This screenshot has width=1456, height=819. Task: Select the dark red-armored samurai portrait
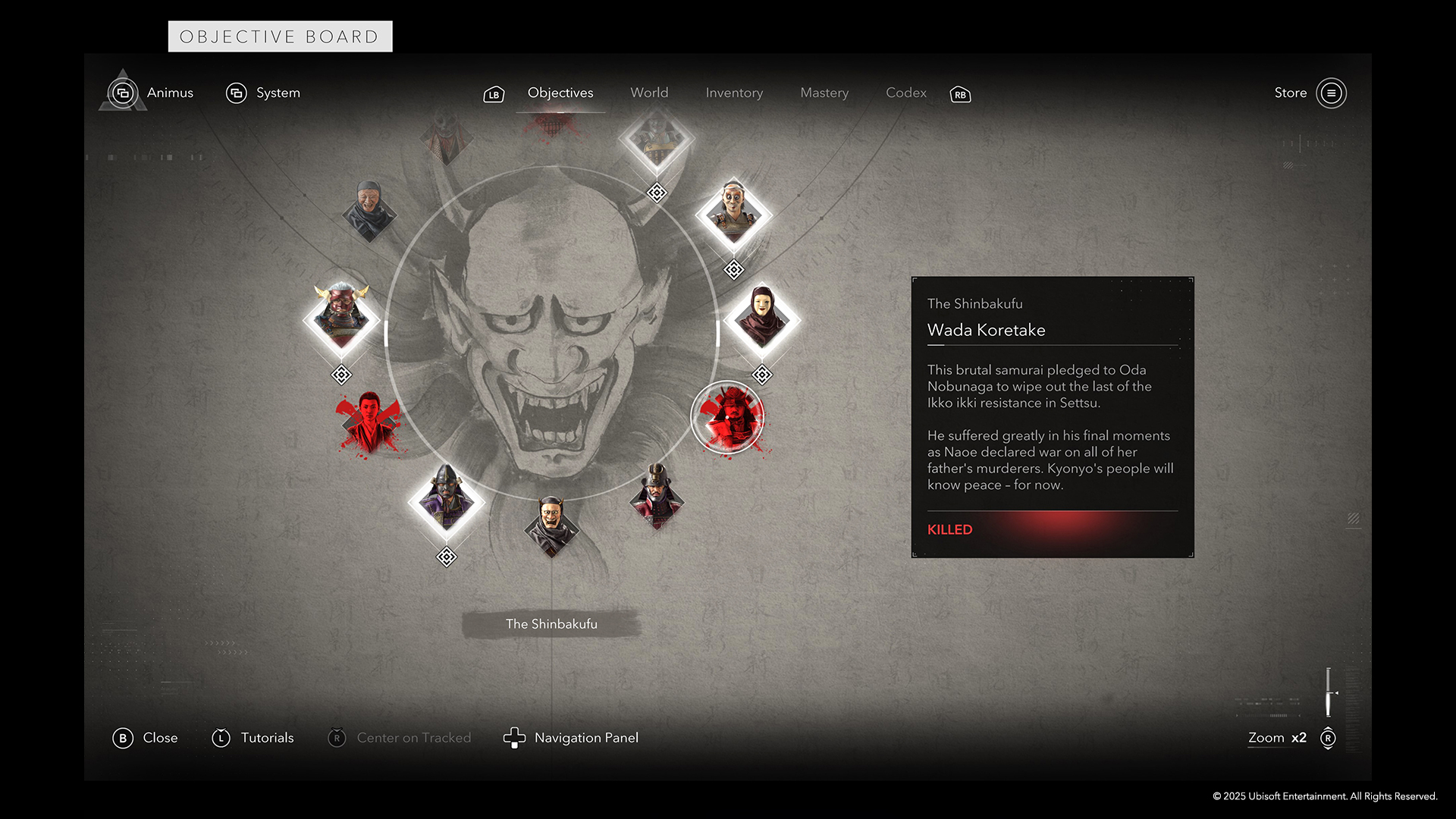(657, 495)
